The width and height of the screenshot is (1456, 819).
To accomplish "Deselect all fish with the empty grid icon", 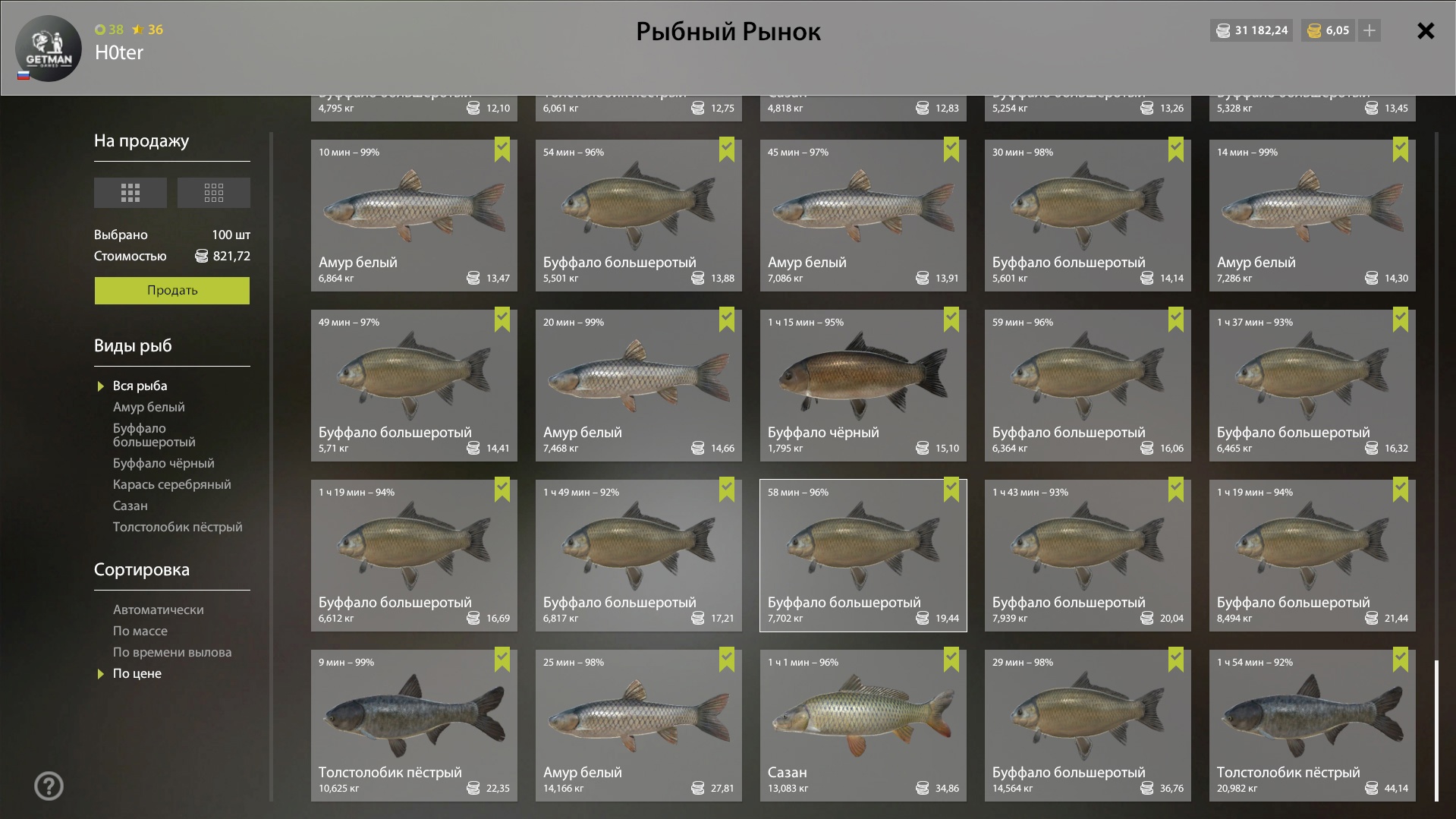I will [213, 193].
